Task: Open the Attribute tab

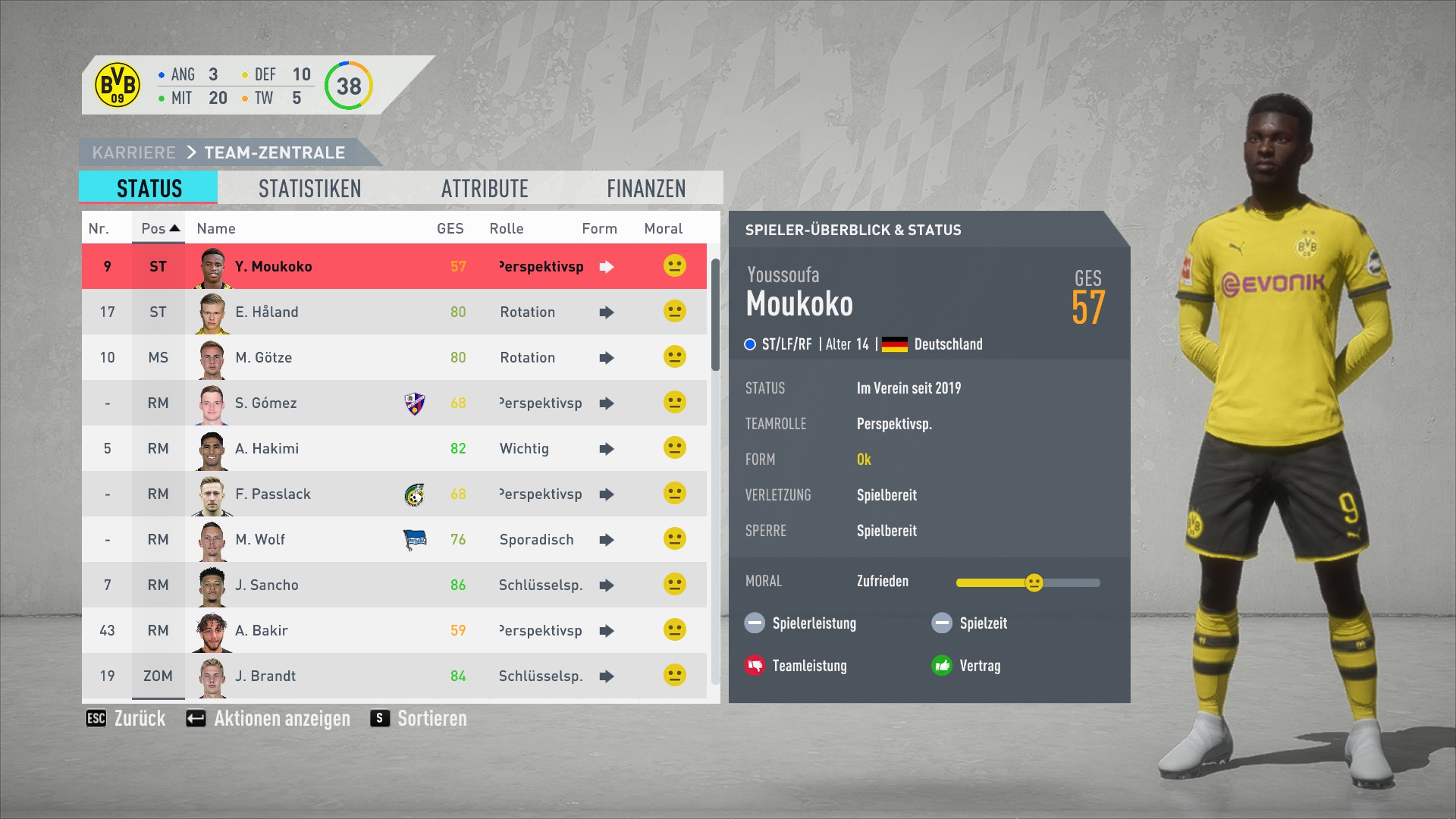Action: [x=485, y=188]
